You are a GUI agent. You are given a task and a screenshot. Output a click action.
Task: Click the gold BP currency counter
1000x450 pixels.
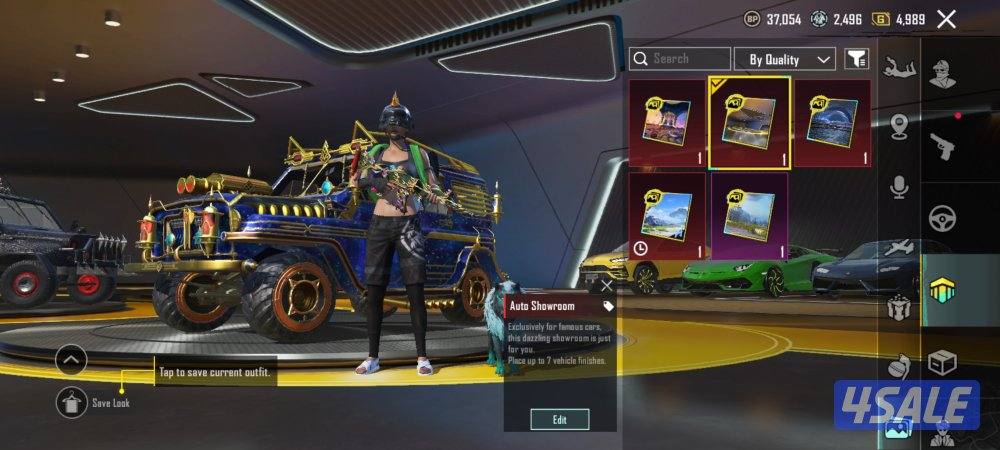pyautogui.click(x=774, y=19)
